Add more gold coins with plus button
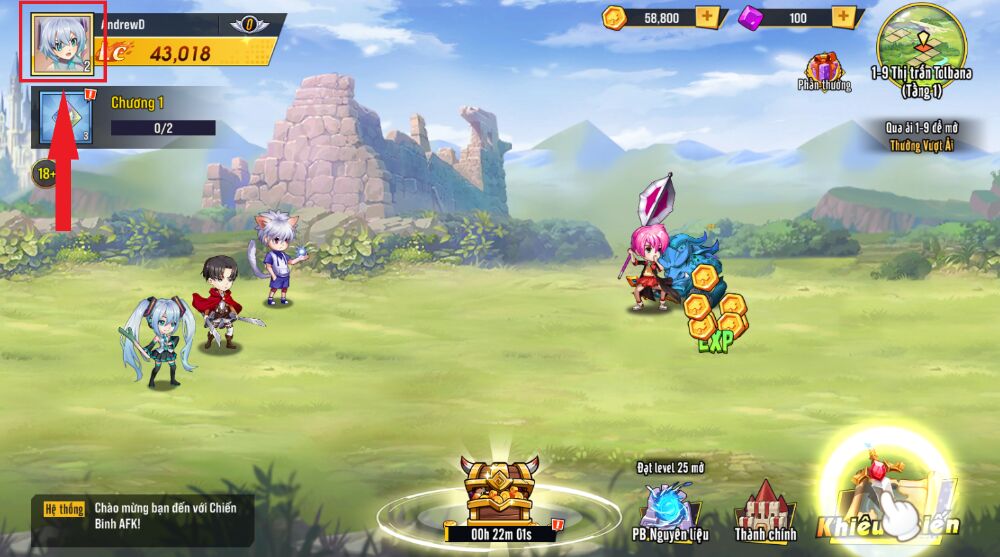The height and width of the screenshot is (557, 1000). click(x=708, y=17)
